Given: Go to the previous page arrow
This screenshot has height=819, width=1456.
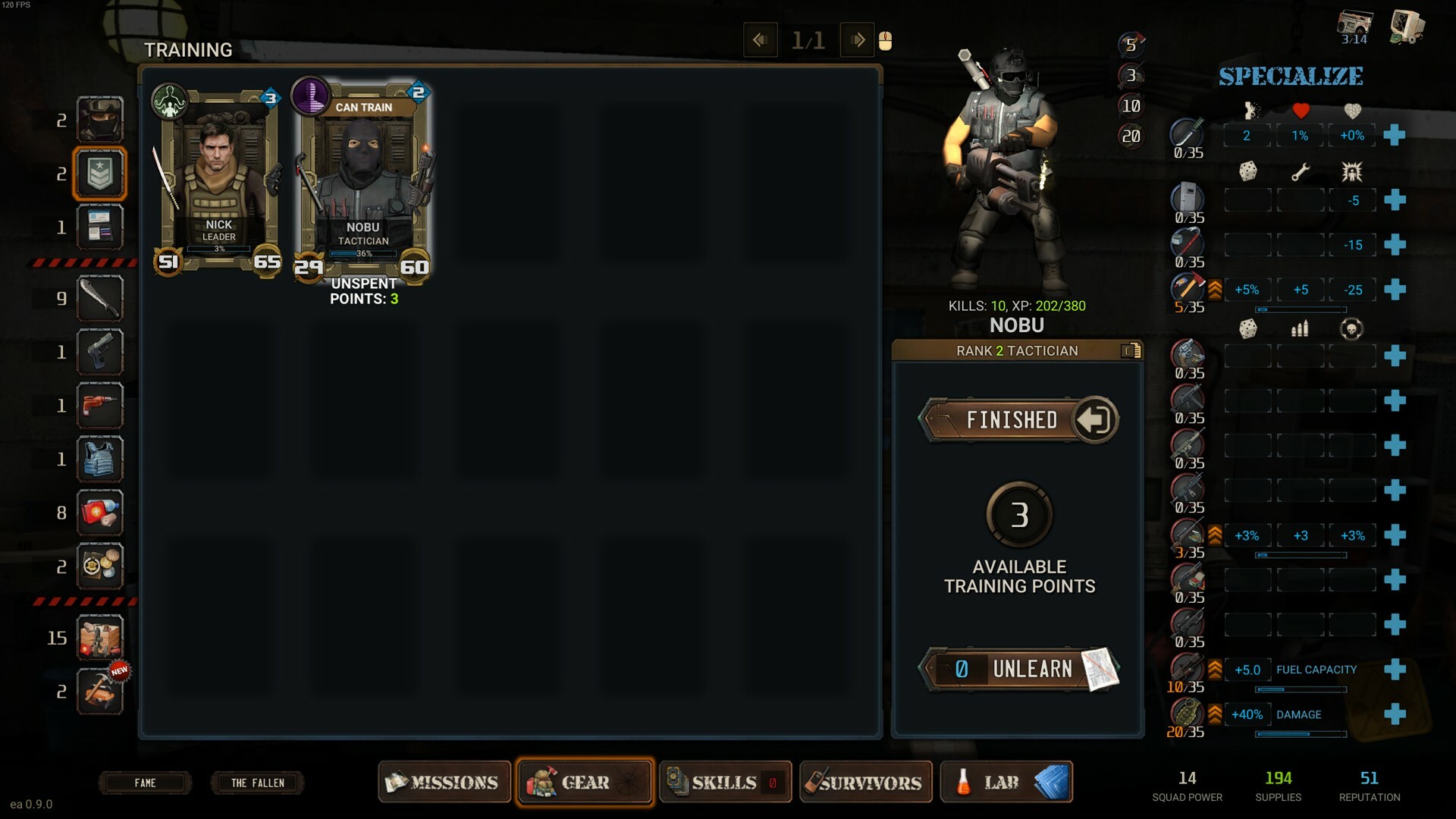Looking at the screenshot, I should (760, 40).
